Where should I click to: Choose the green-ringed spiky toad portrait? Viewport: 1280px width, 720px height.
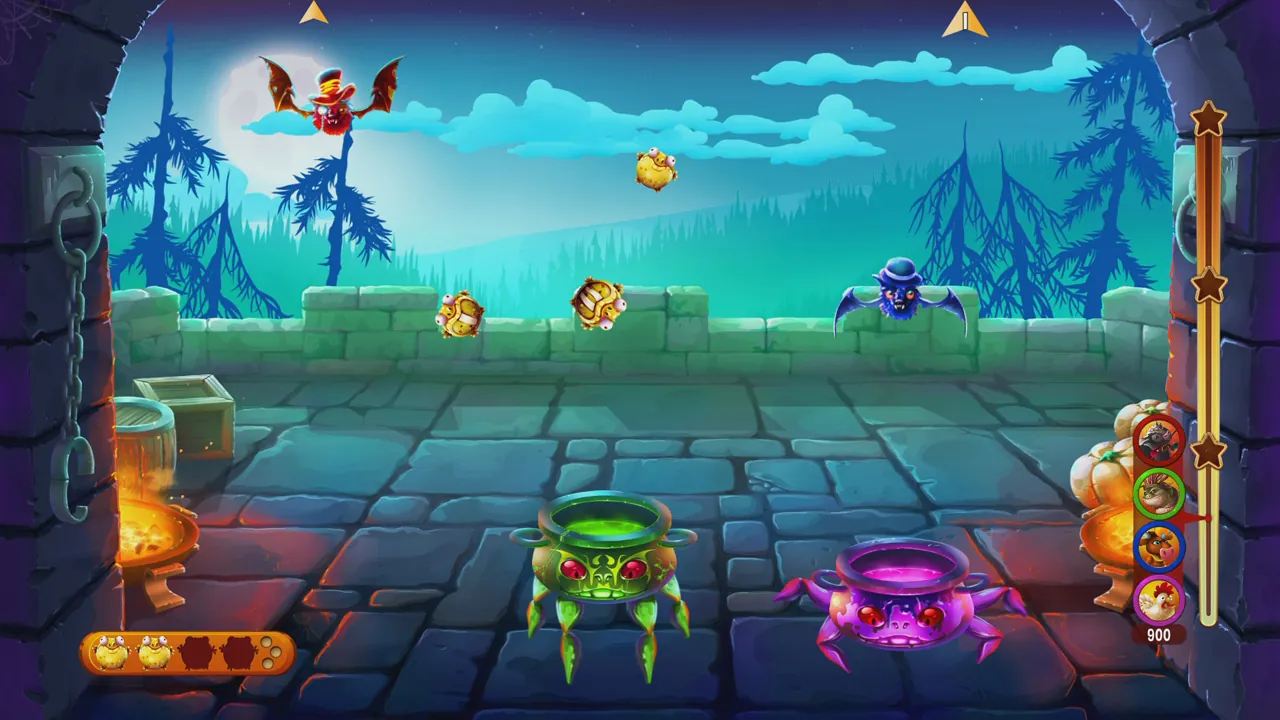(x=1159, y=492)
